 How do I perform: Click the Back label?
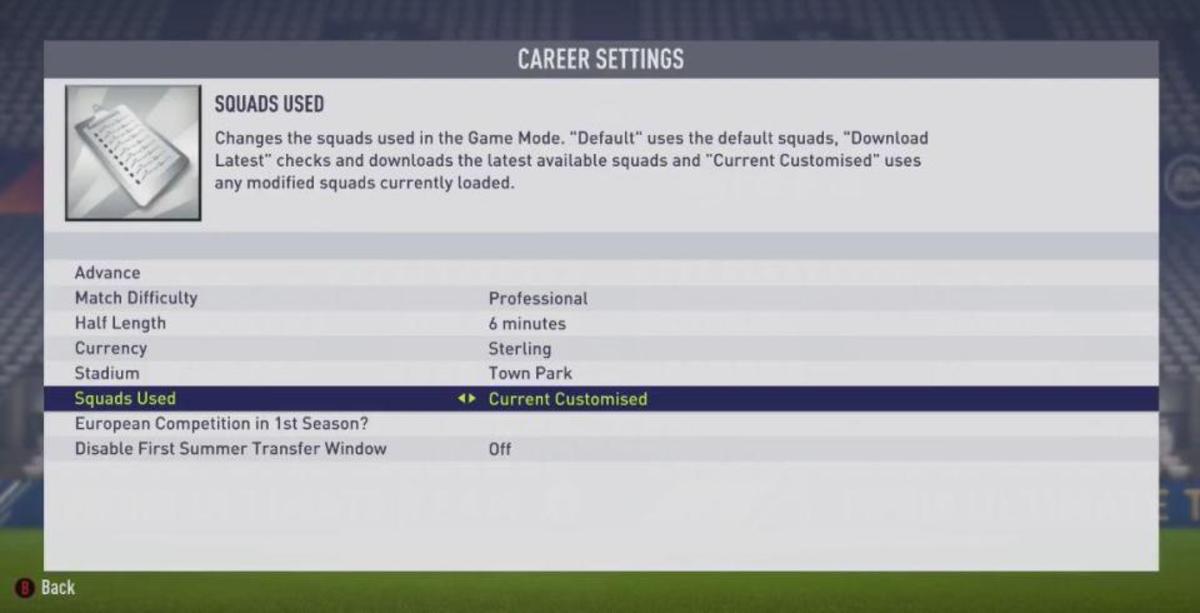coord(58,587)
